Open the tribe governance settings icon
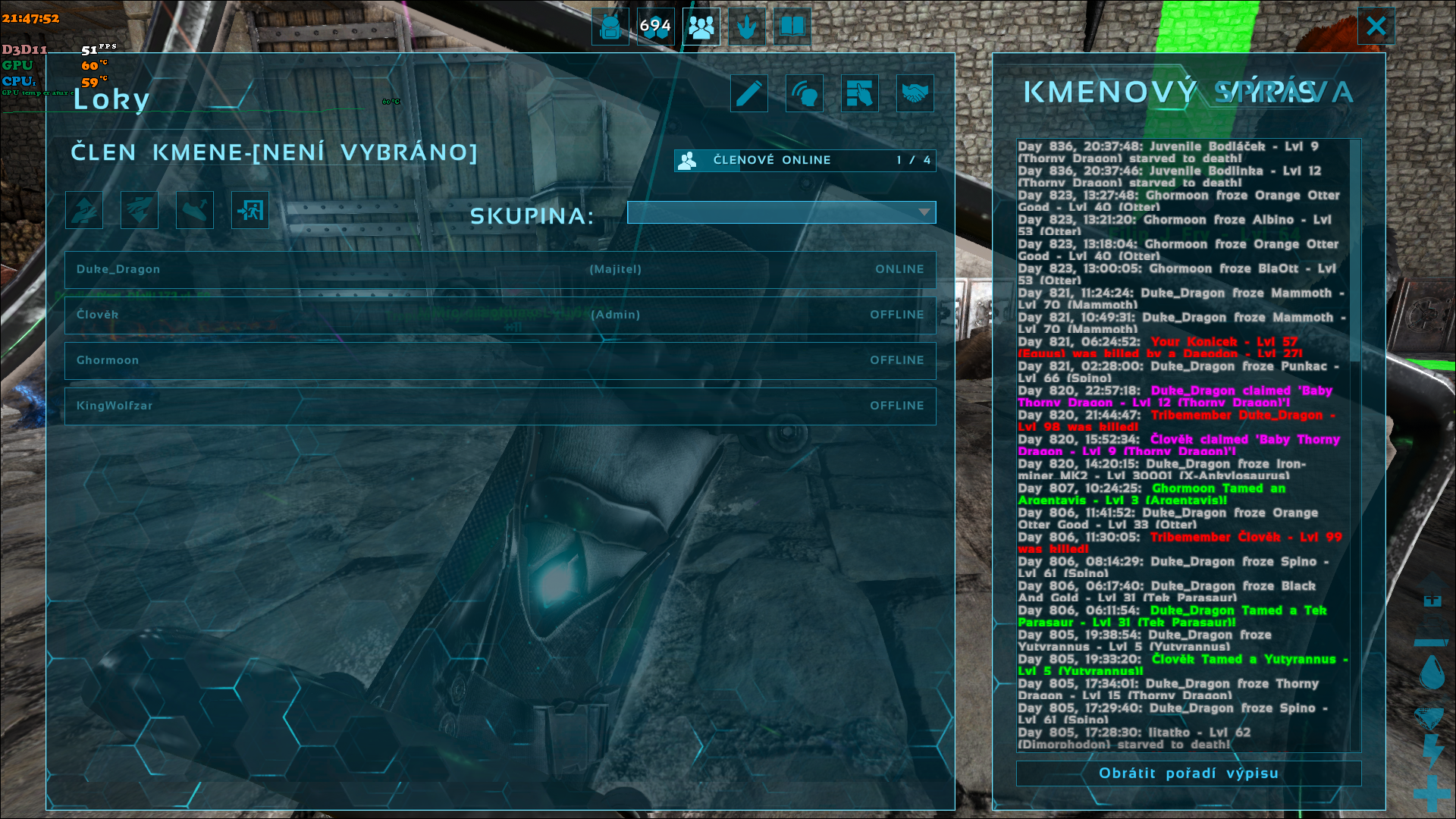 click(x=860, y=93)
